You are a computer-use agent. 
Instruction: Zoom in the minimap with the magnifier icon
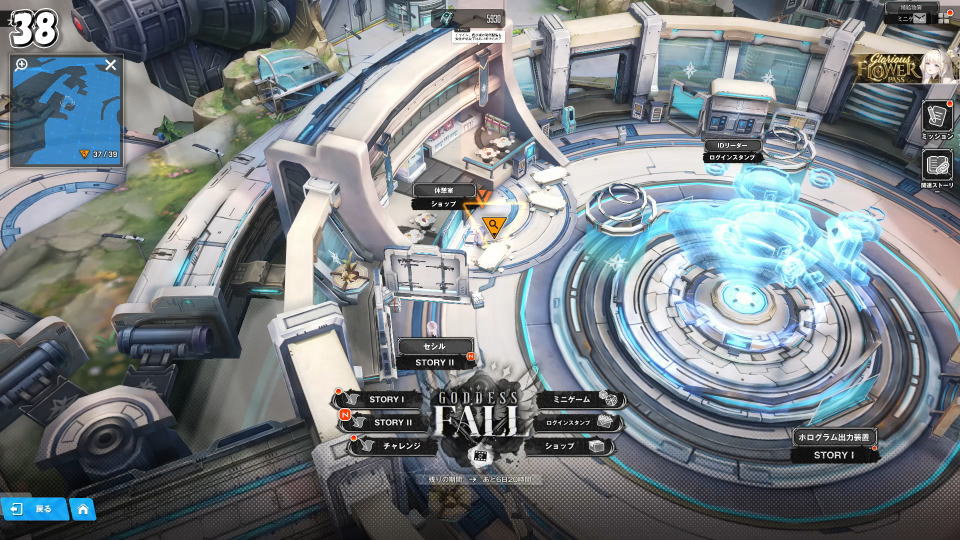pos(21,65)
